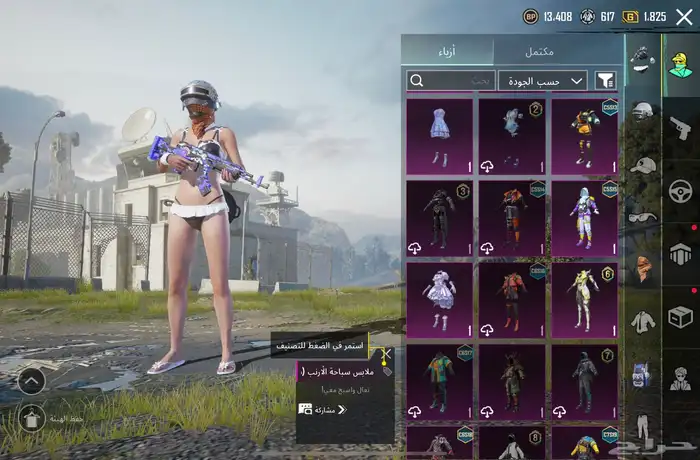Open the sort-by-quality dropdown
Screen dimensions: 700x460
543,80
